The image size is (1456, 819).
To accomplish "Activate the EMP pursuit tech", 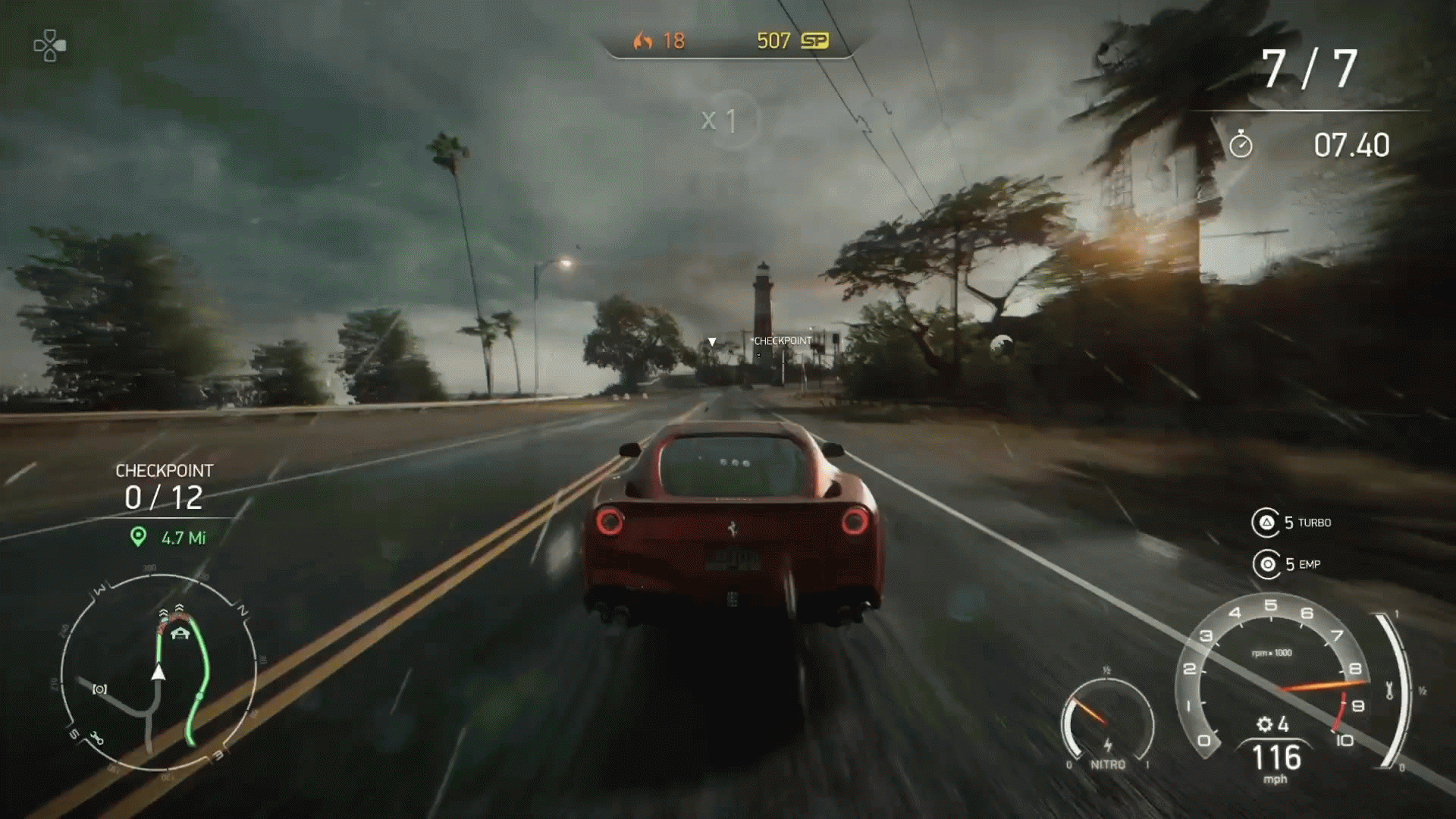I will (x=1266, y=564).
